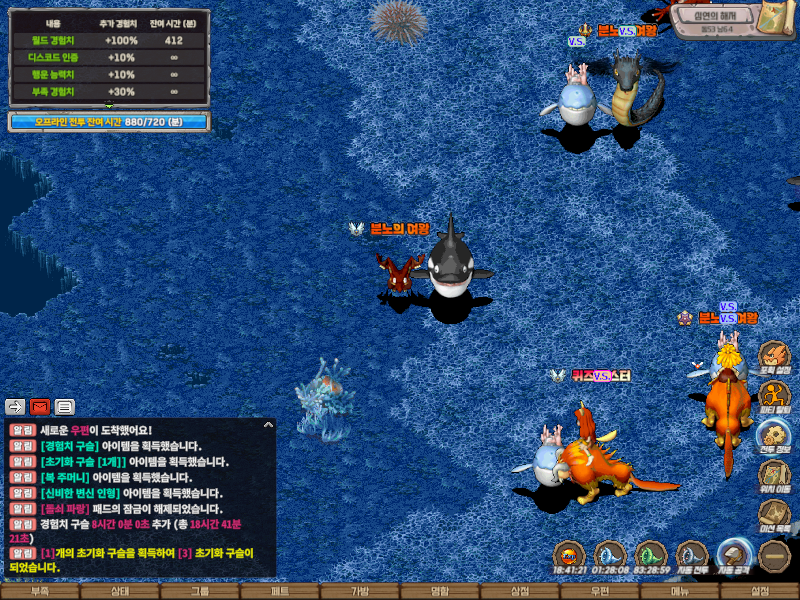Screen dimensions: 800x600
Task: Collapse the round minus button
Action: (x=774, y=556)
